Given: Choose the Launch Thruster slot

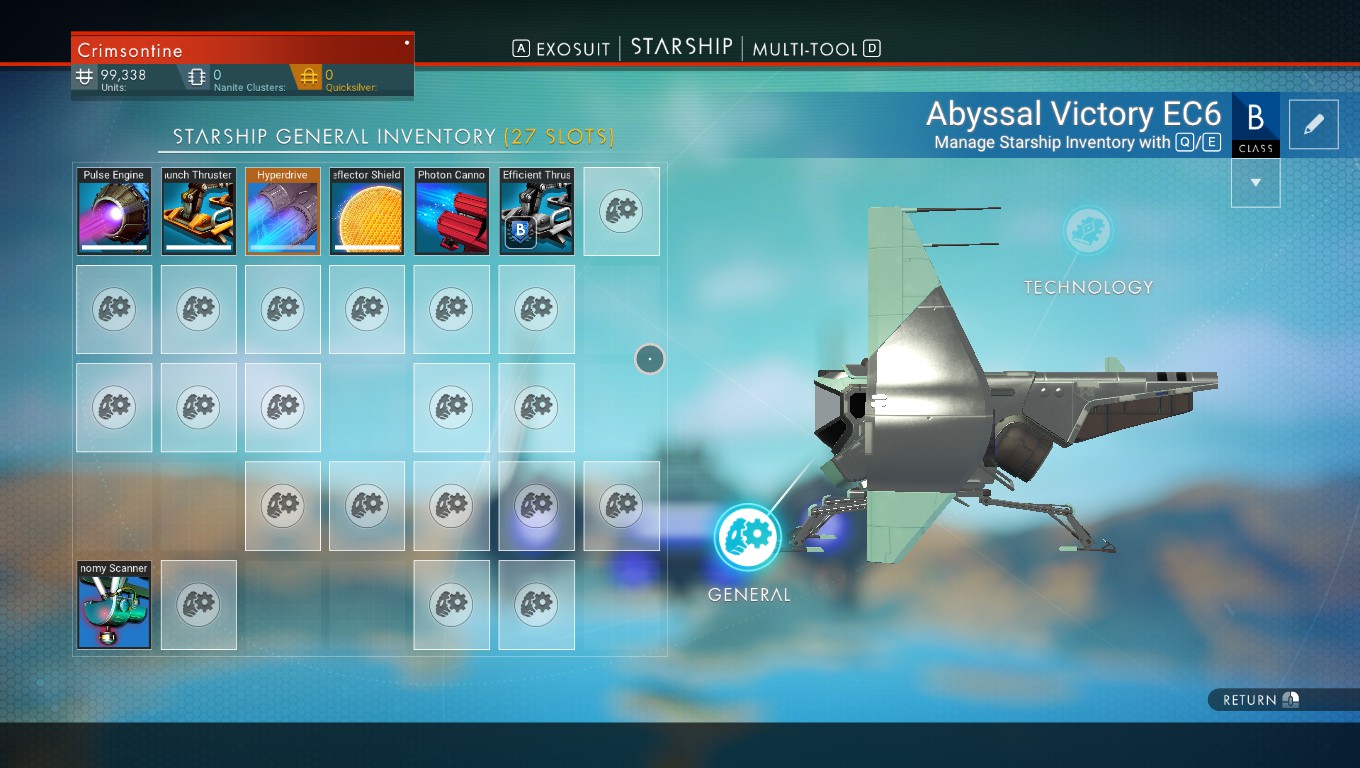Looking at the screenshot, I should coord(199,212).
